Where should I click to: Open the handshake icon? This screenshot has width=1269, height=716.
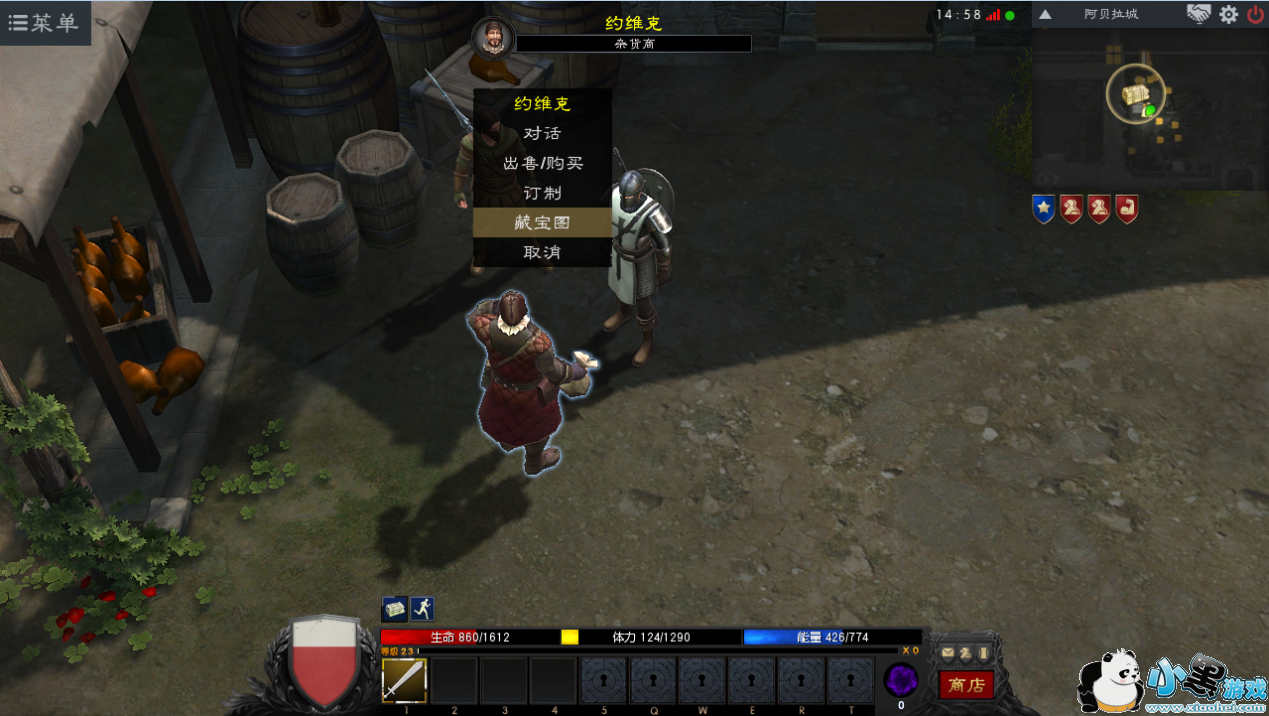pyautogui.click(x=1198, y=14)
